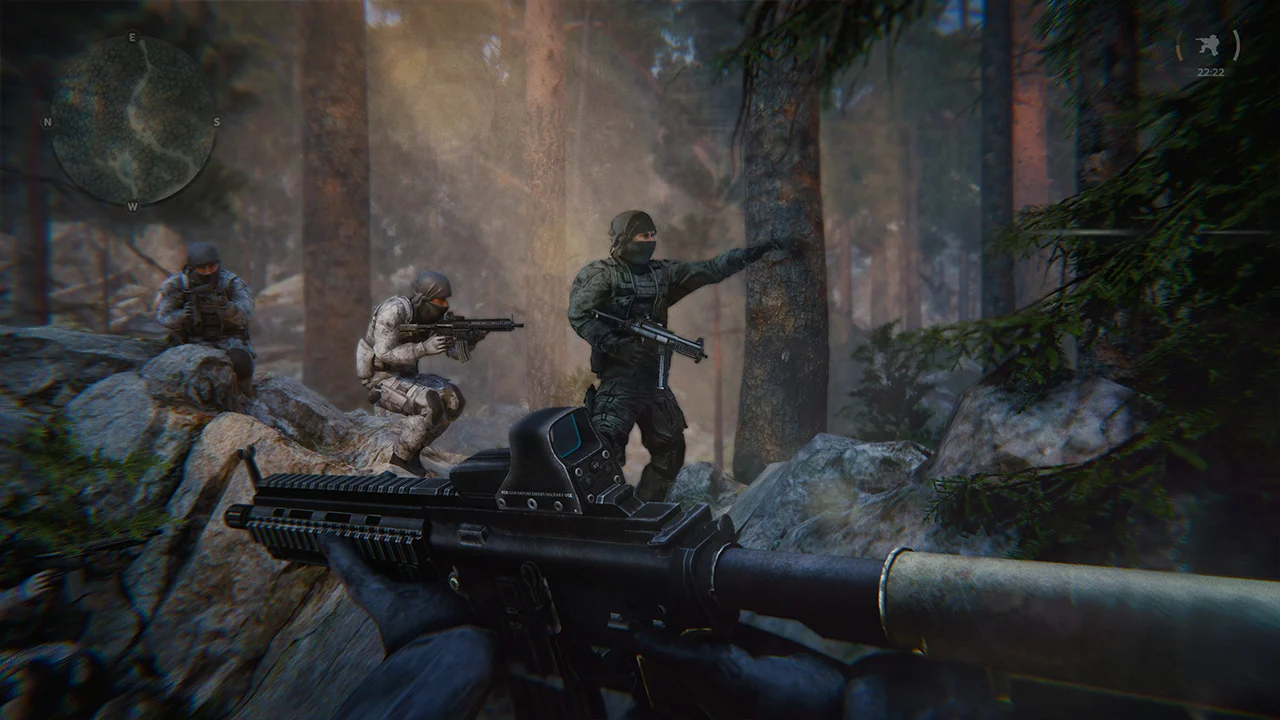Viewport: 1280px width, 720px height.
Task: Click the letter W on the compass
Action: coord(132,207)
